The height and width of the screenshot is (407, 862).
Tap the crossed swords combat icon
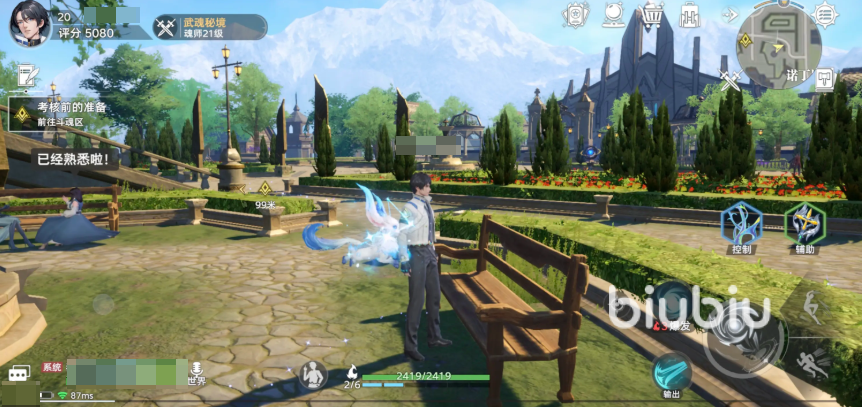tap(730, 78)
